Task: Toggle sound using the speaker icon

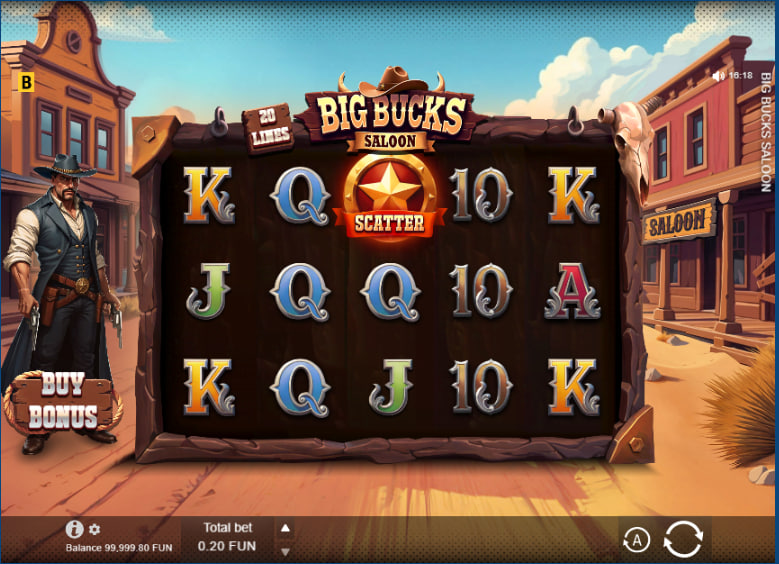Action: click(718, 75)
